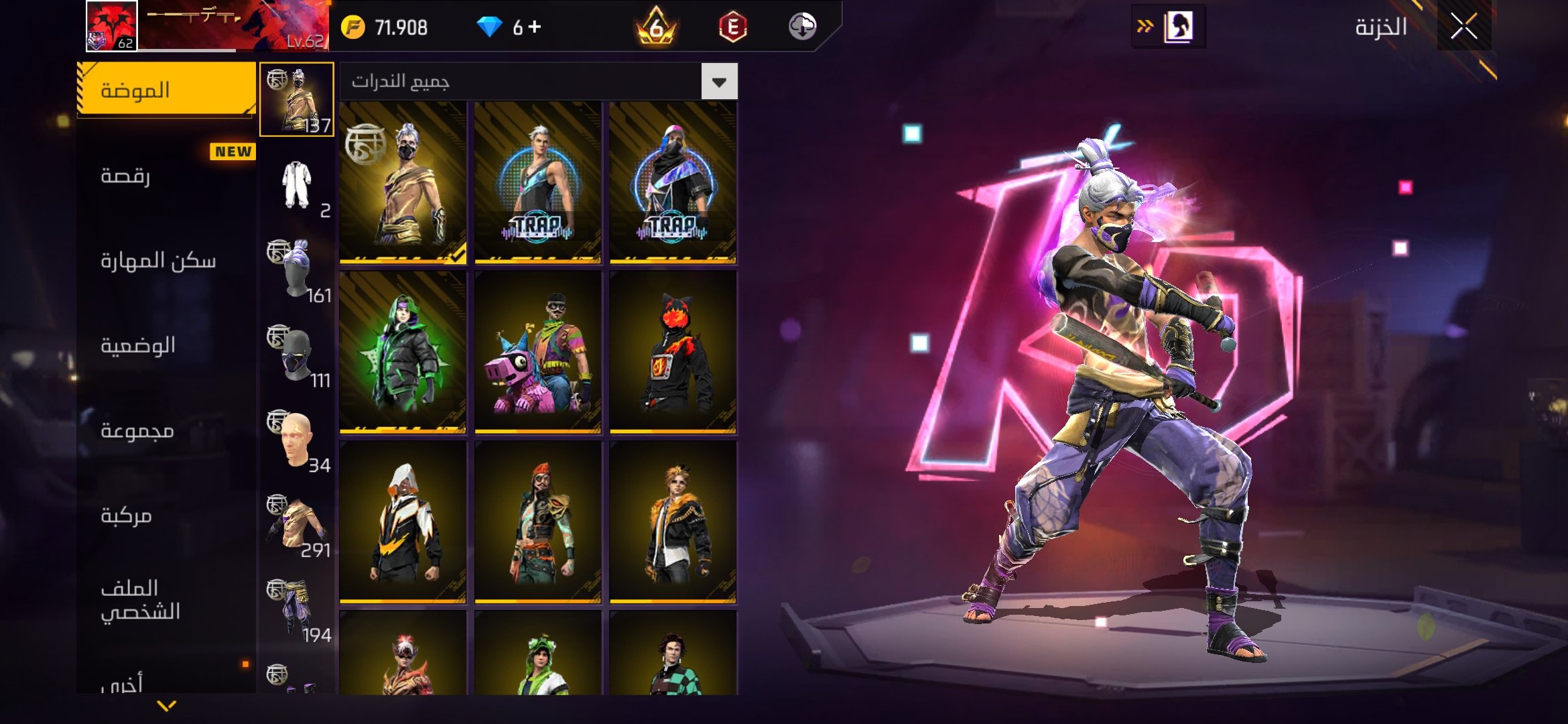Pick the green hooded jacket outfit
The width and height of the screenshot is (1568, 724).
pyautogui.click(x=403, y=353)
